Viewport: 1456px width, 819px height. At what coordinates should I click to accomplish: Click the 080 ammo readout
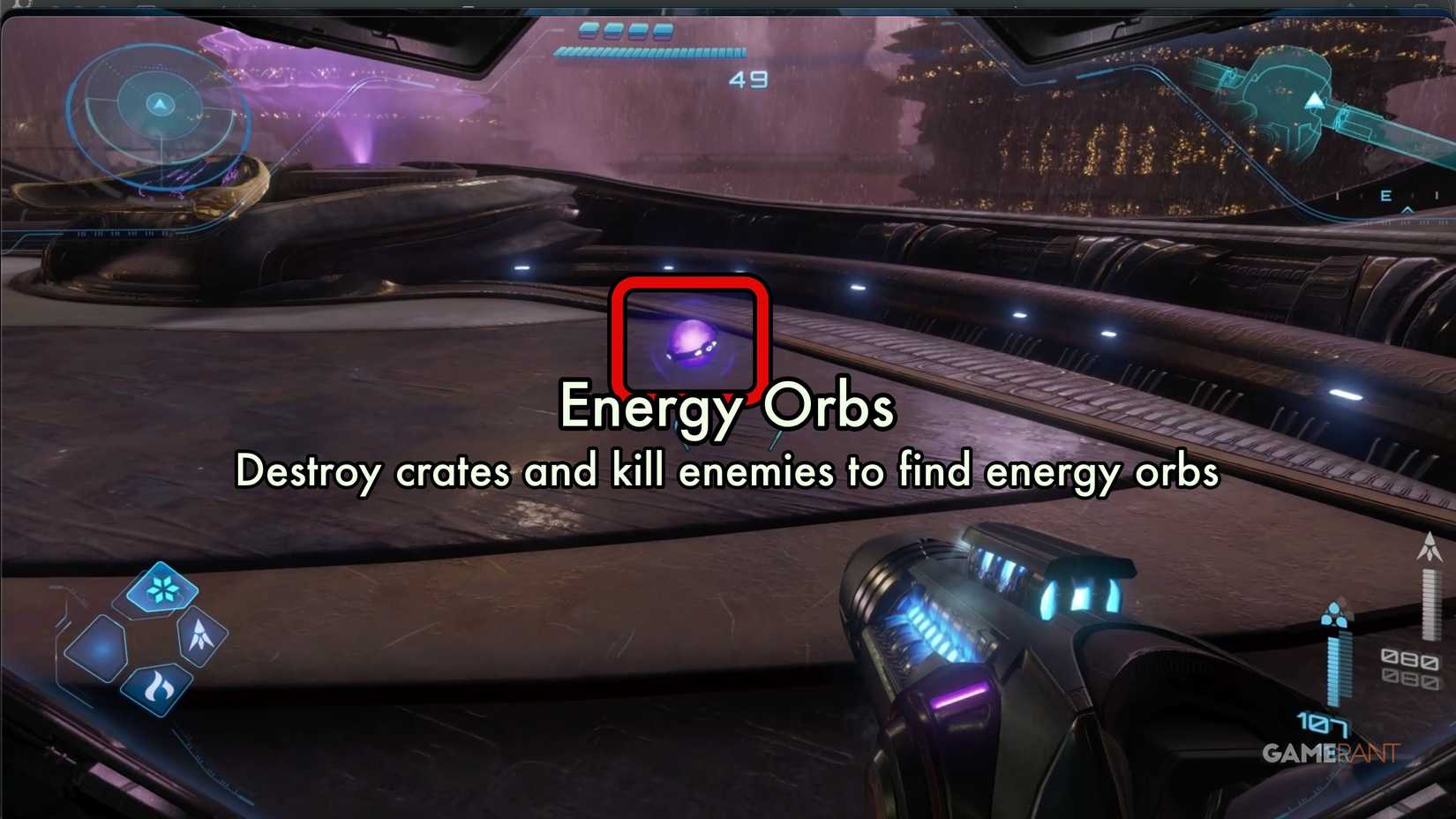1412,659
